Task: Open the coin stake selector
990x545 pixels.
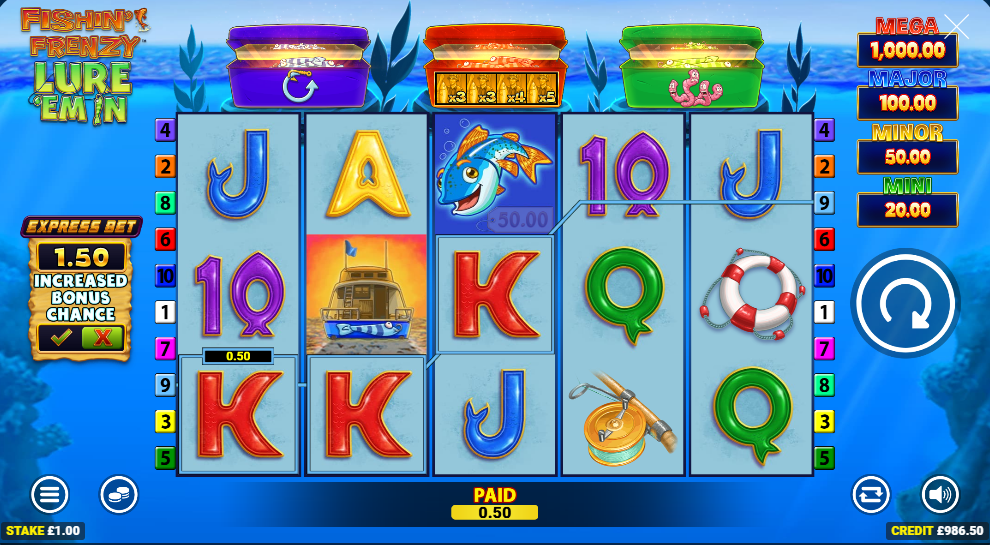Action: (x=119, y=494)
